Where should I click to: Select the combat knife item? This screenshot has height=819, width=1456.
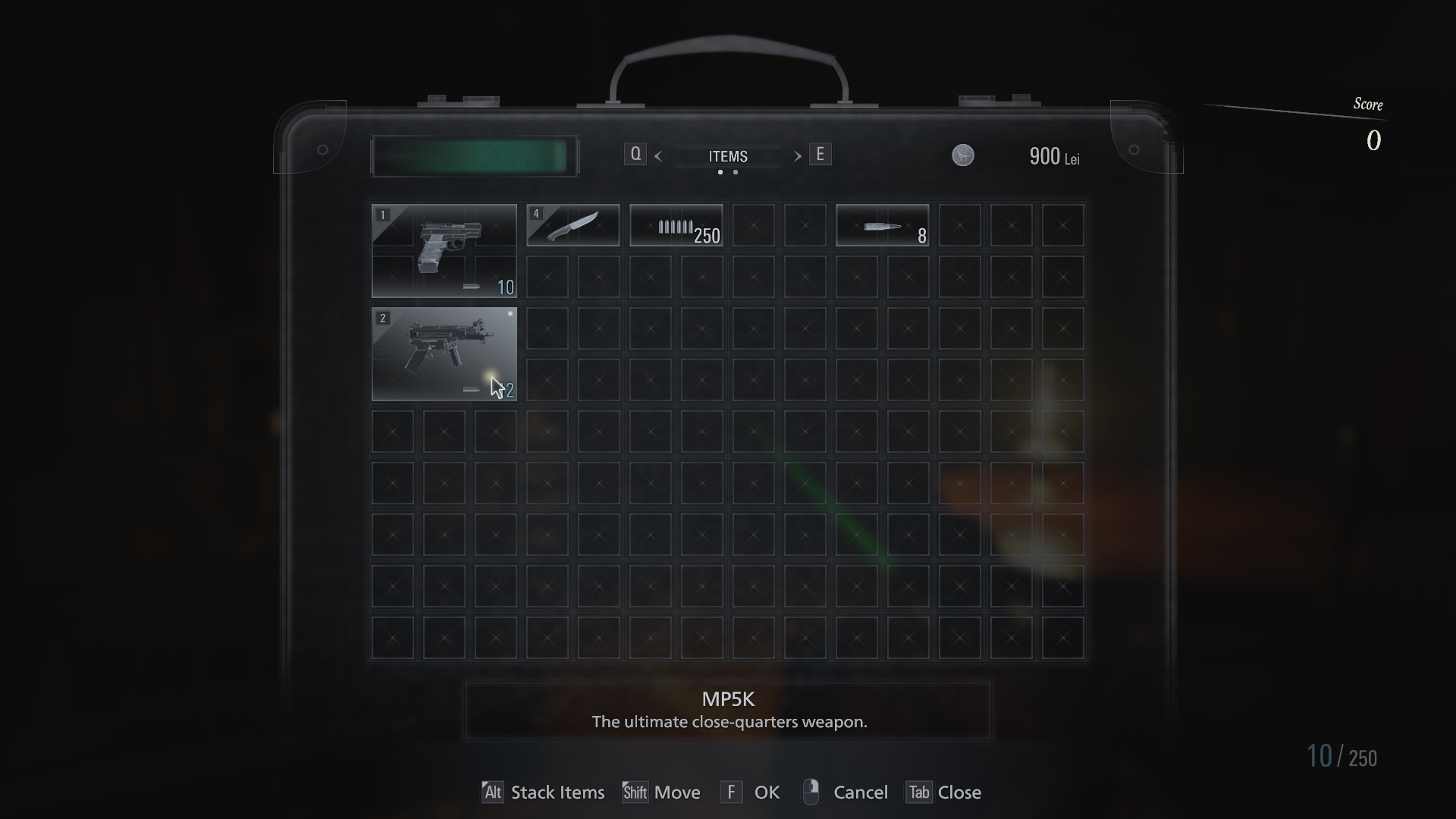(x=573, y=225)
